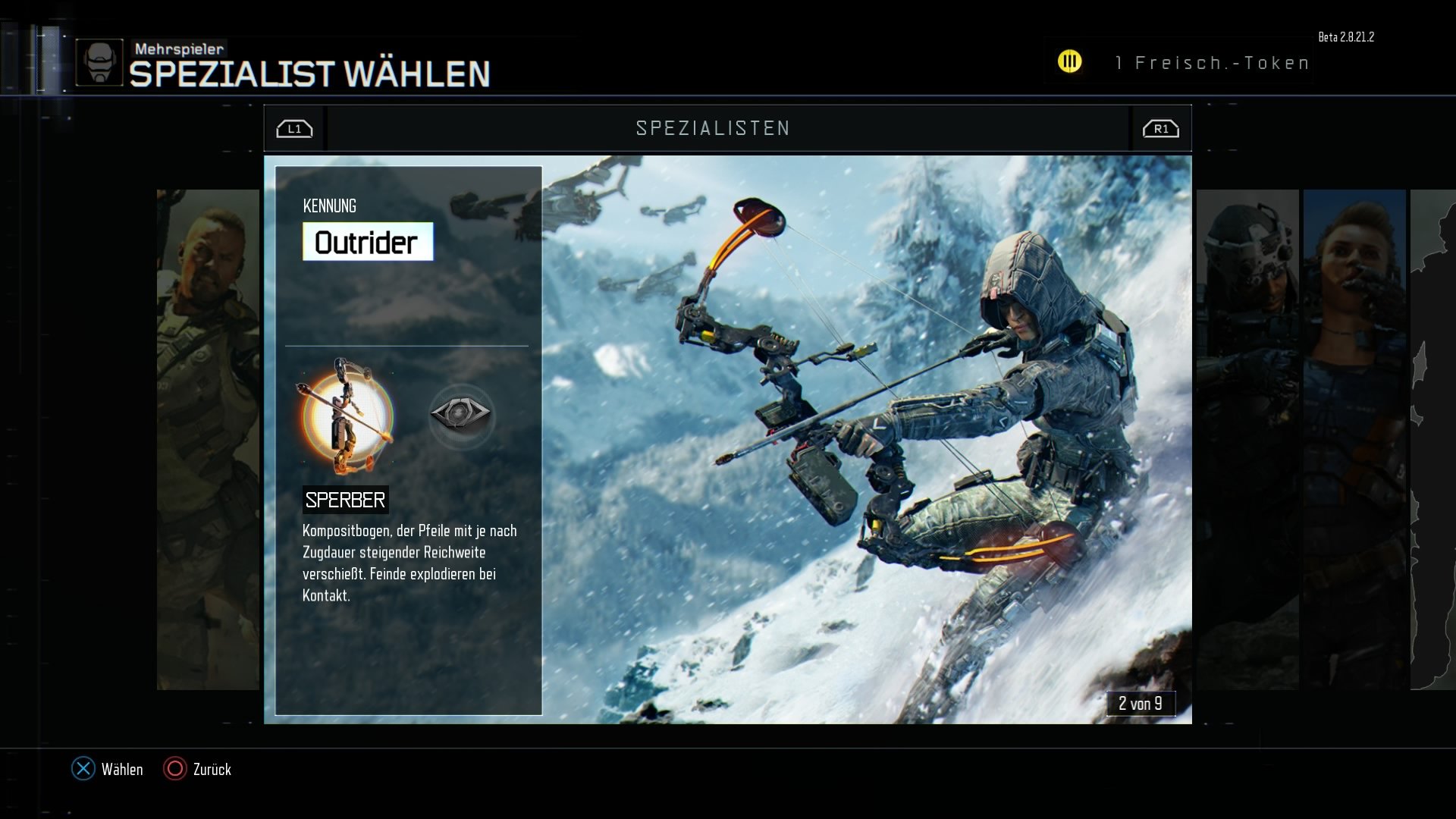Click the X button Wählen icon
This screenshot has height=819, width=1456.
[x=82, y=769]
